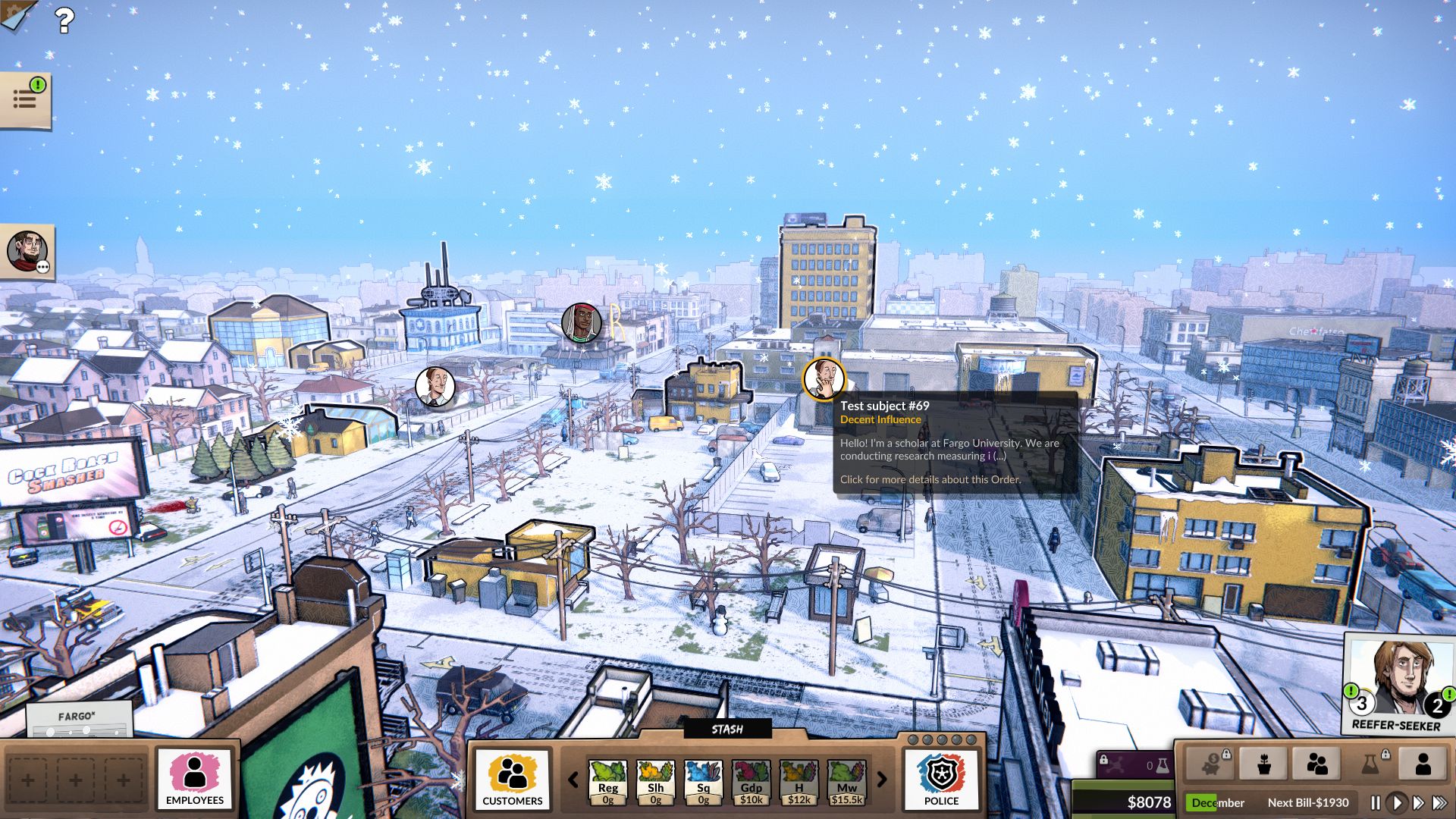Open the Employees panel
The image size is (1456, 819).
point(194,779)
